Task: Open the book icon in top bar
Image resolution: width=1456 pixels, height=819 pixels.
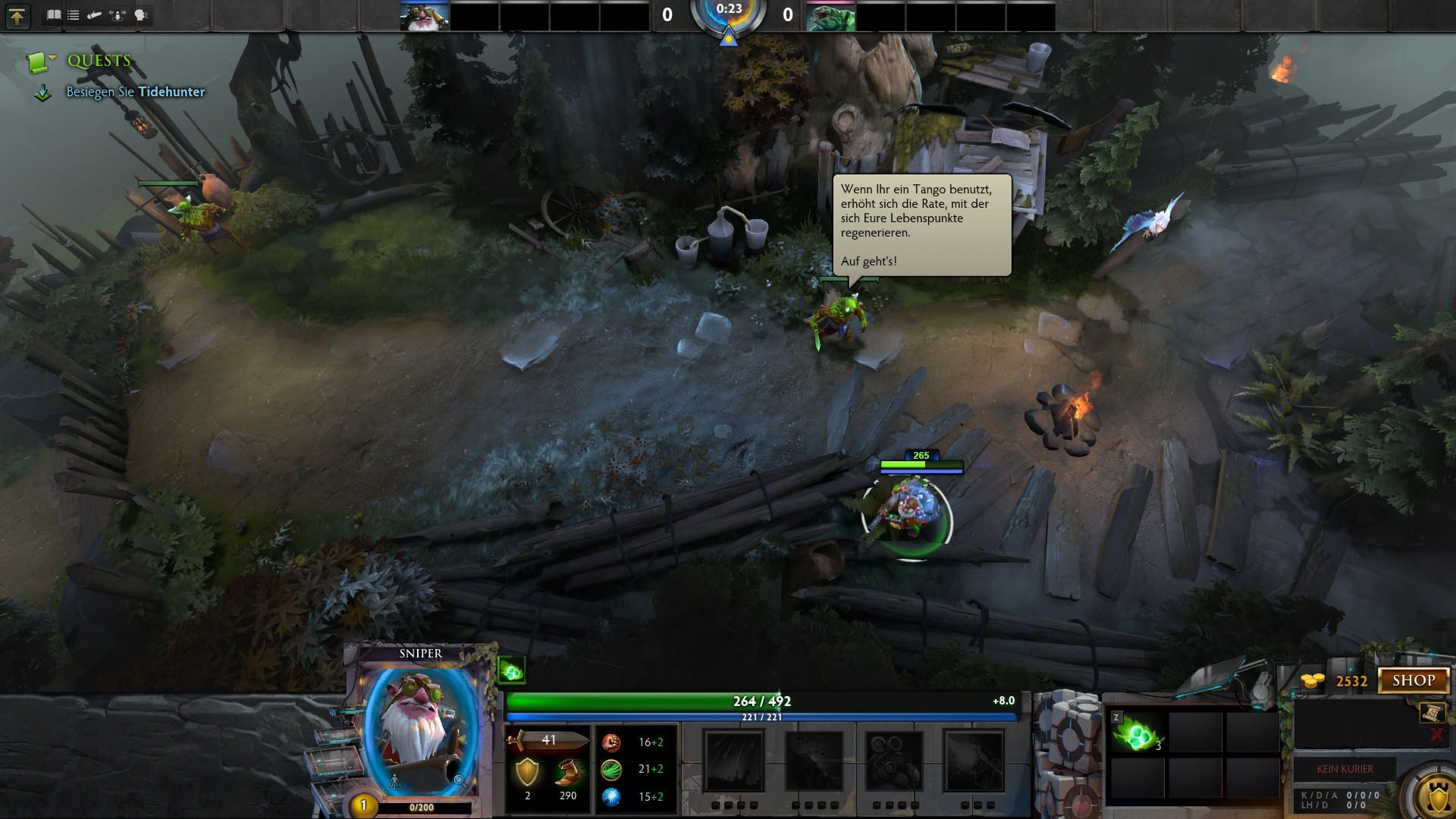Action: (54, 15)
